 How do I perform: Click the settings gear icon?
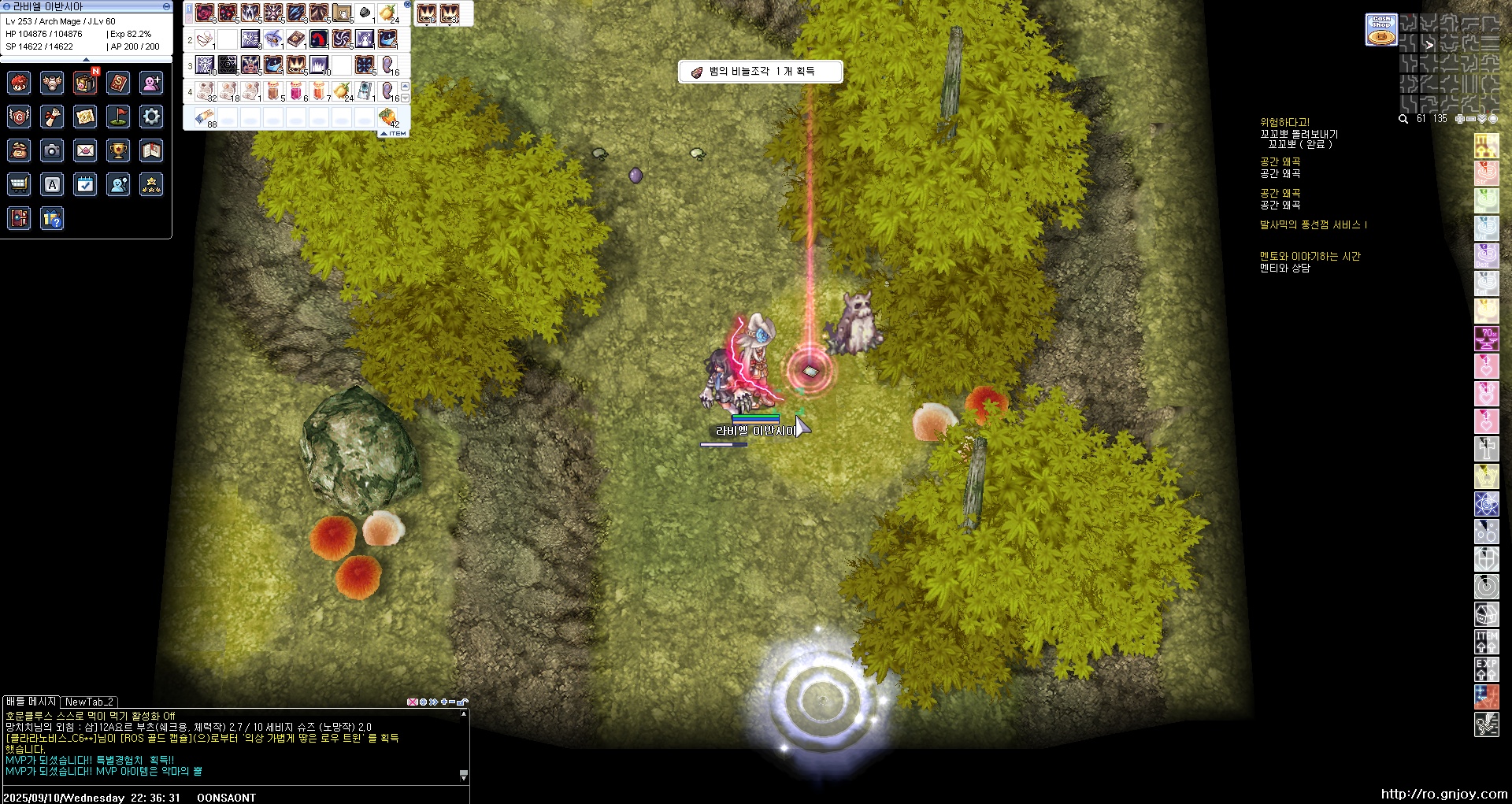pyautogui.click(x=151, y=117)
